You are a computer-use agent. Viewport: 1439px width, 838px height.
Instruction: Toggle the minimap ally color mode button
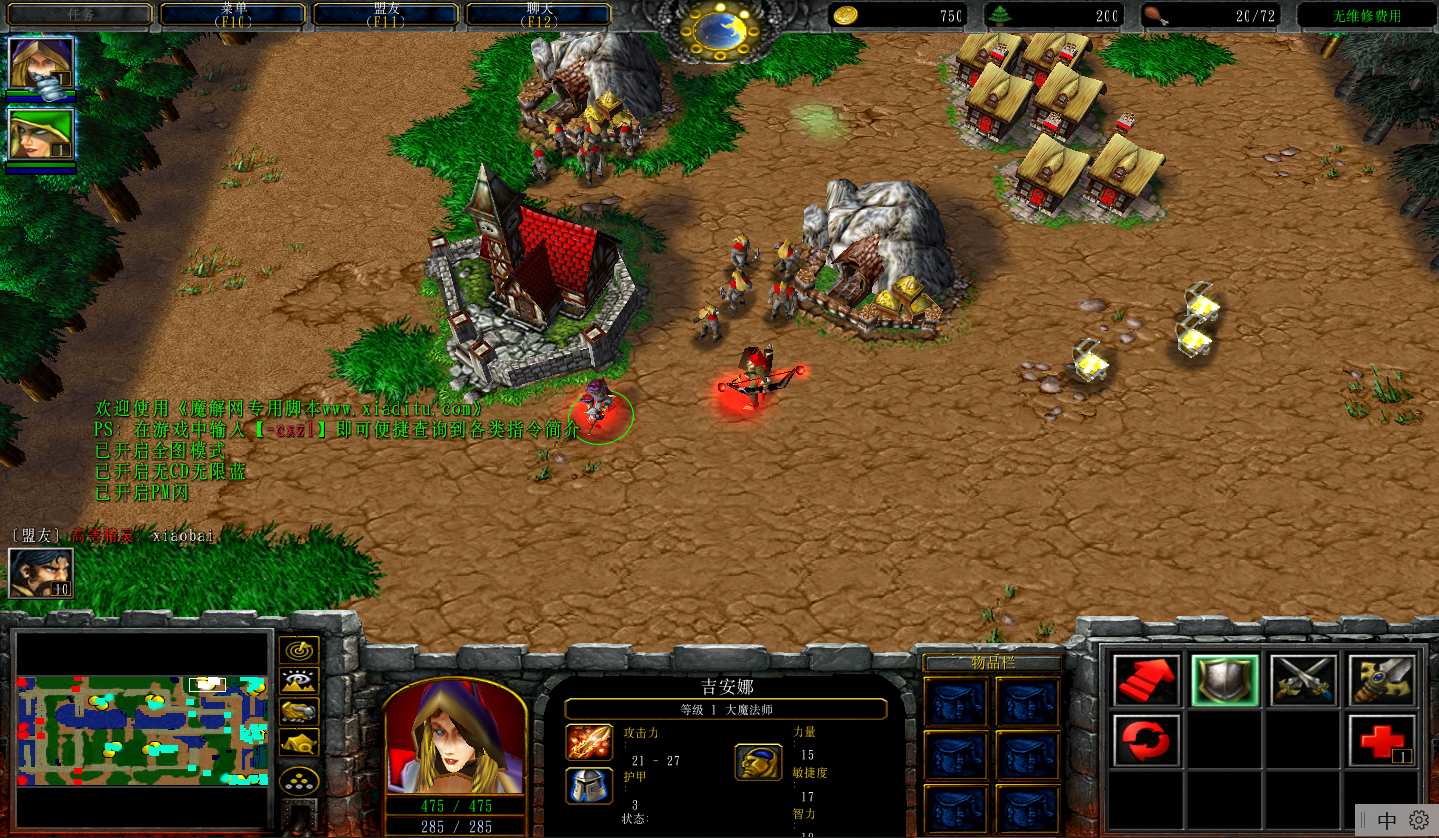[299, 712]
